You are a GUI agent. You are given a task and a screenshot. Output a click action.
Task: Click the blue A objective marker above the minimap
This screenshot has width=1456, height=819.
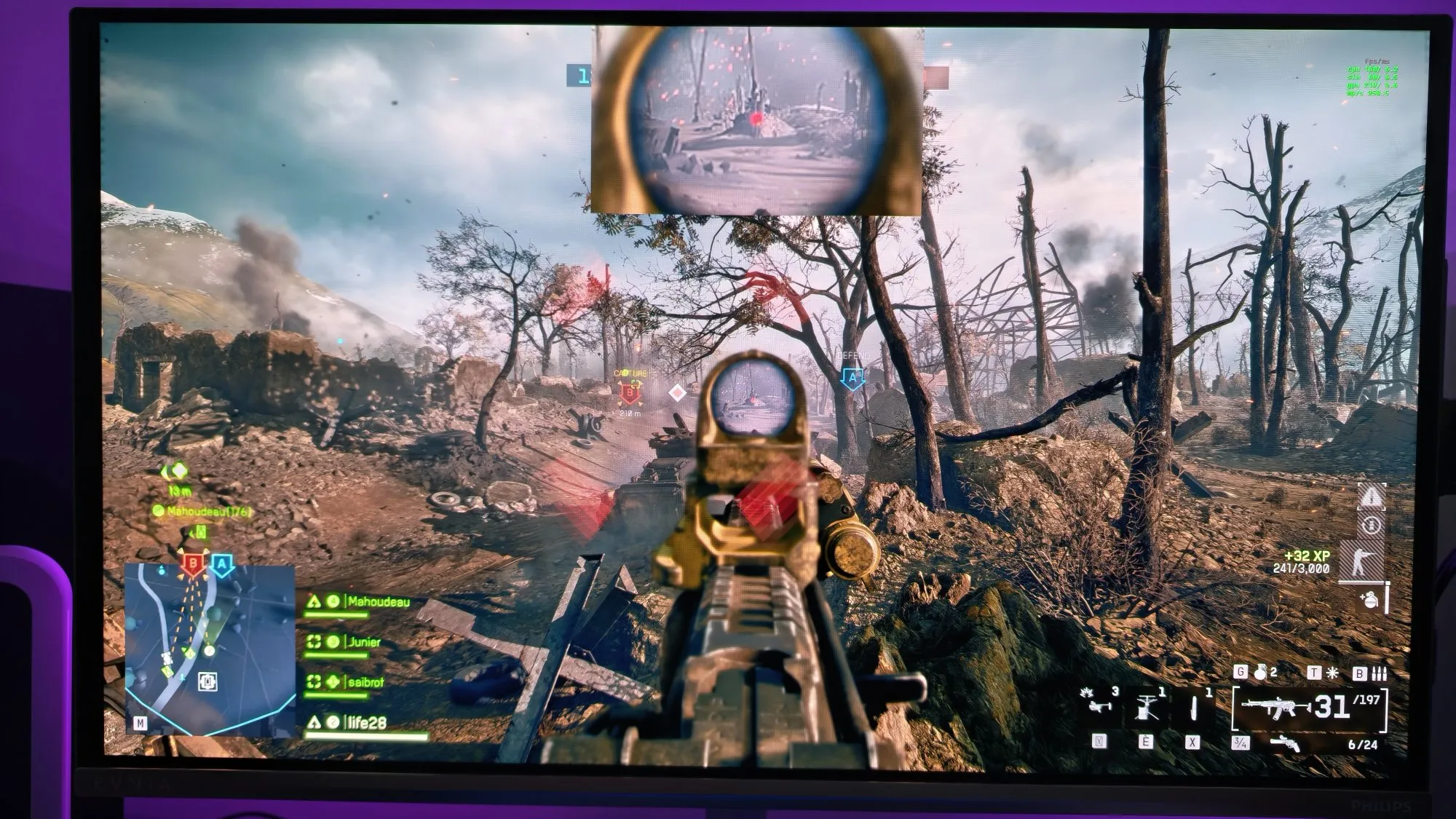coord(223,564)
